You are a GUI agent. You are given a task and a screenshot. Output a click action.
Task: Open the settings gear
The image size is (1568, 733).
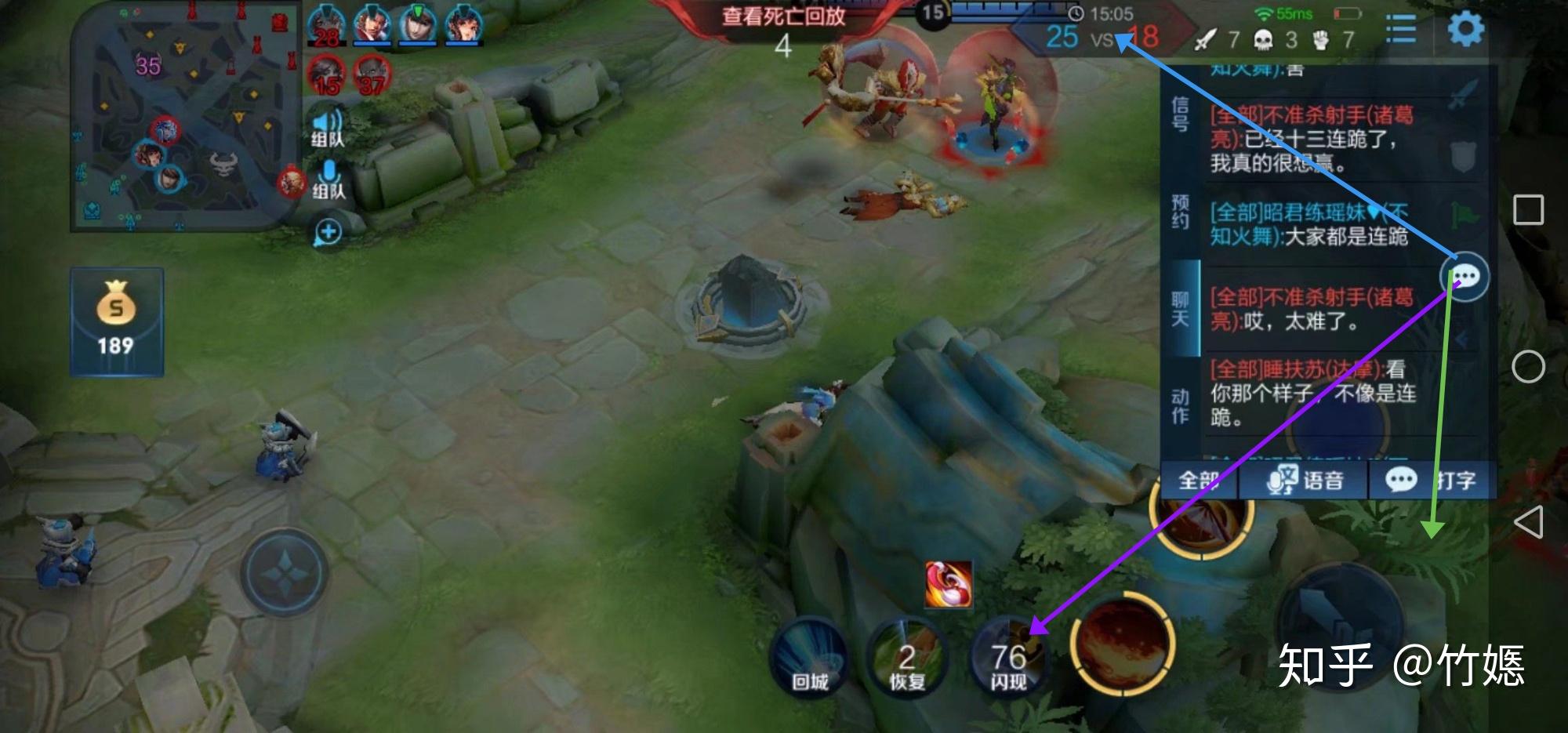pyautogui.click(x=1465, y=30)
